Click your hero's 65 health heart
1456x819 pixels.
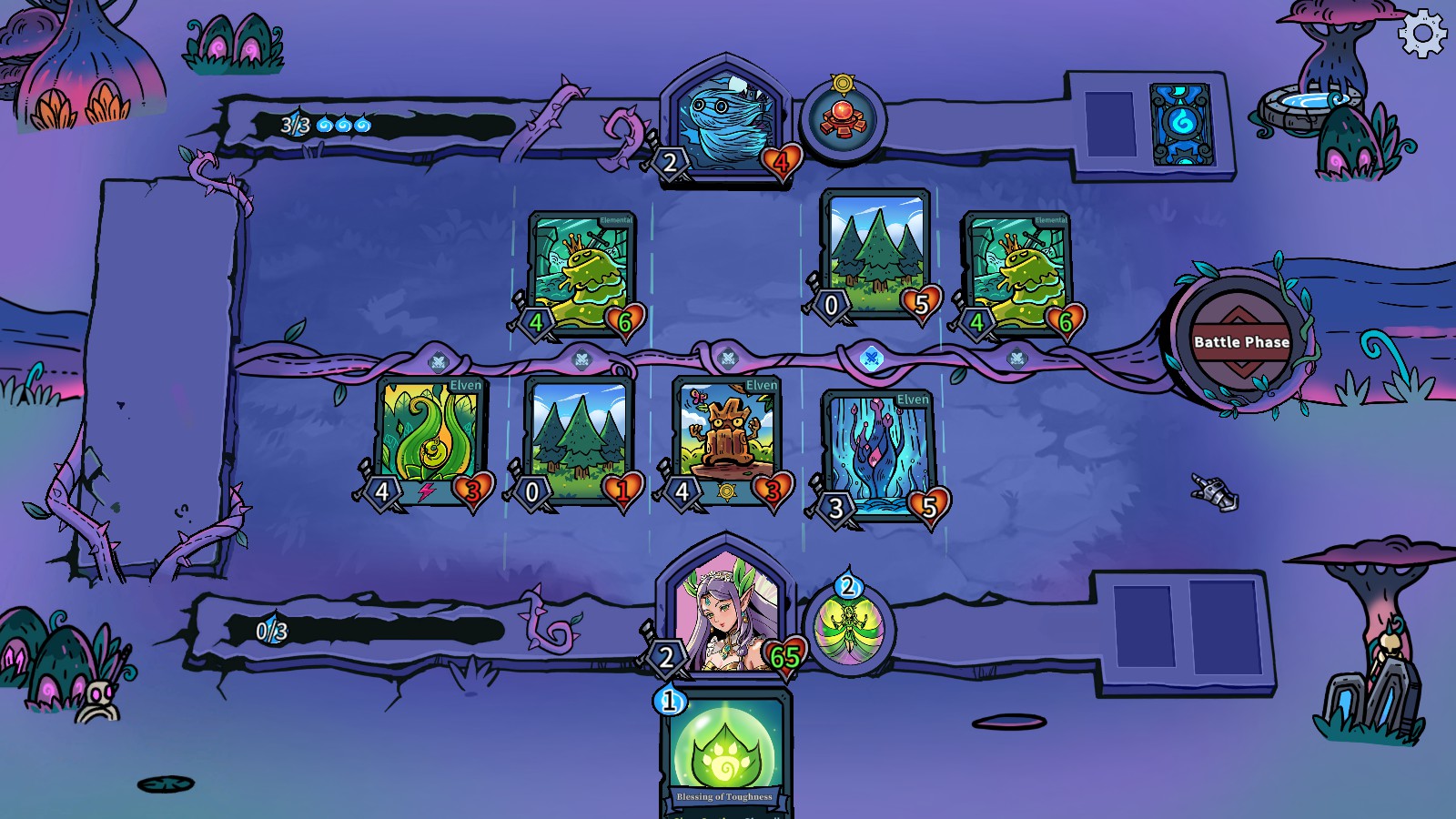tap(784, 653)
